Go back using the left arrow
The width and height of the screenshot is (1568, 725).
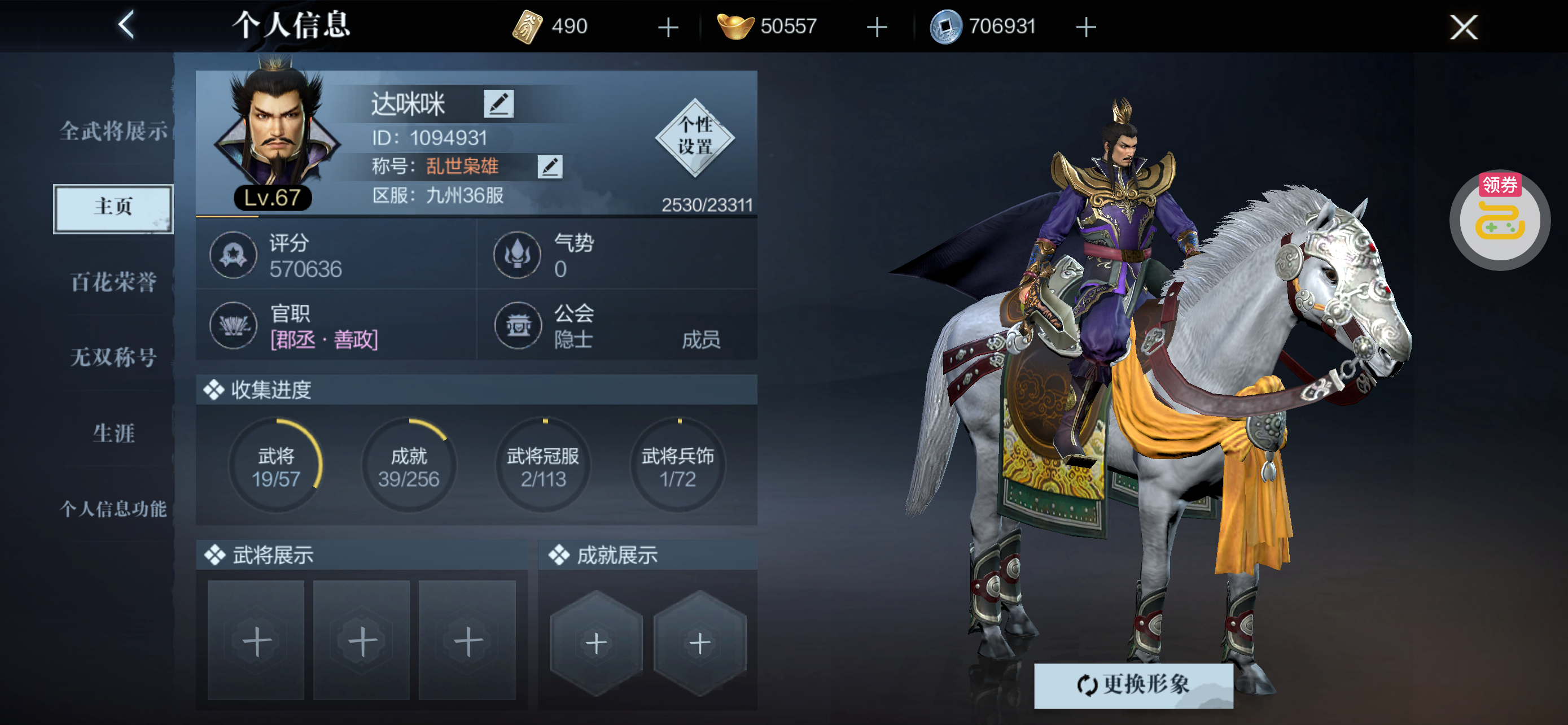point(126,25)
